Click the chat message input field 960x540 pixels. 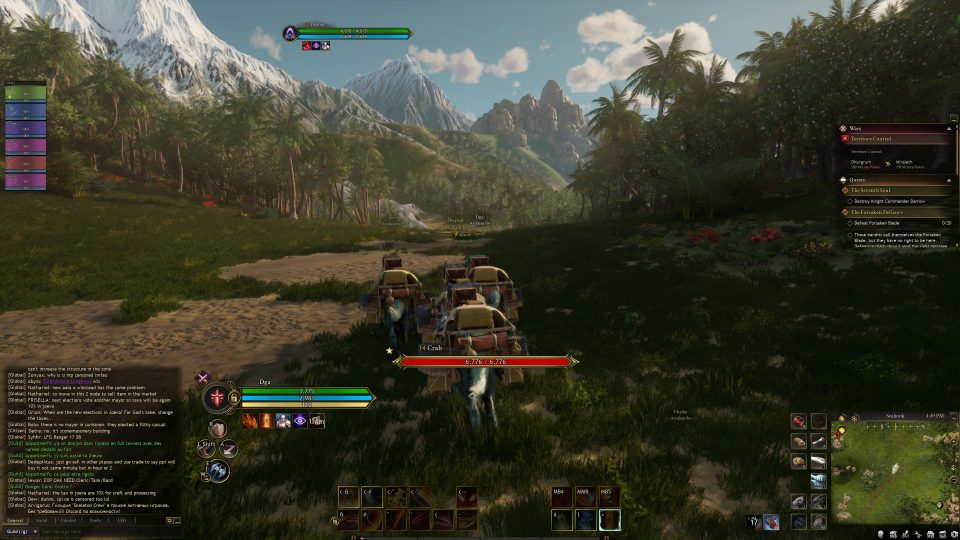[x=100, y=531]
